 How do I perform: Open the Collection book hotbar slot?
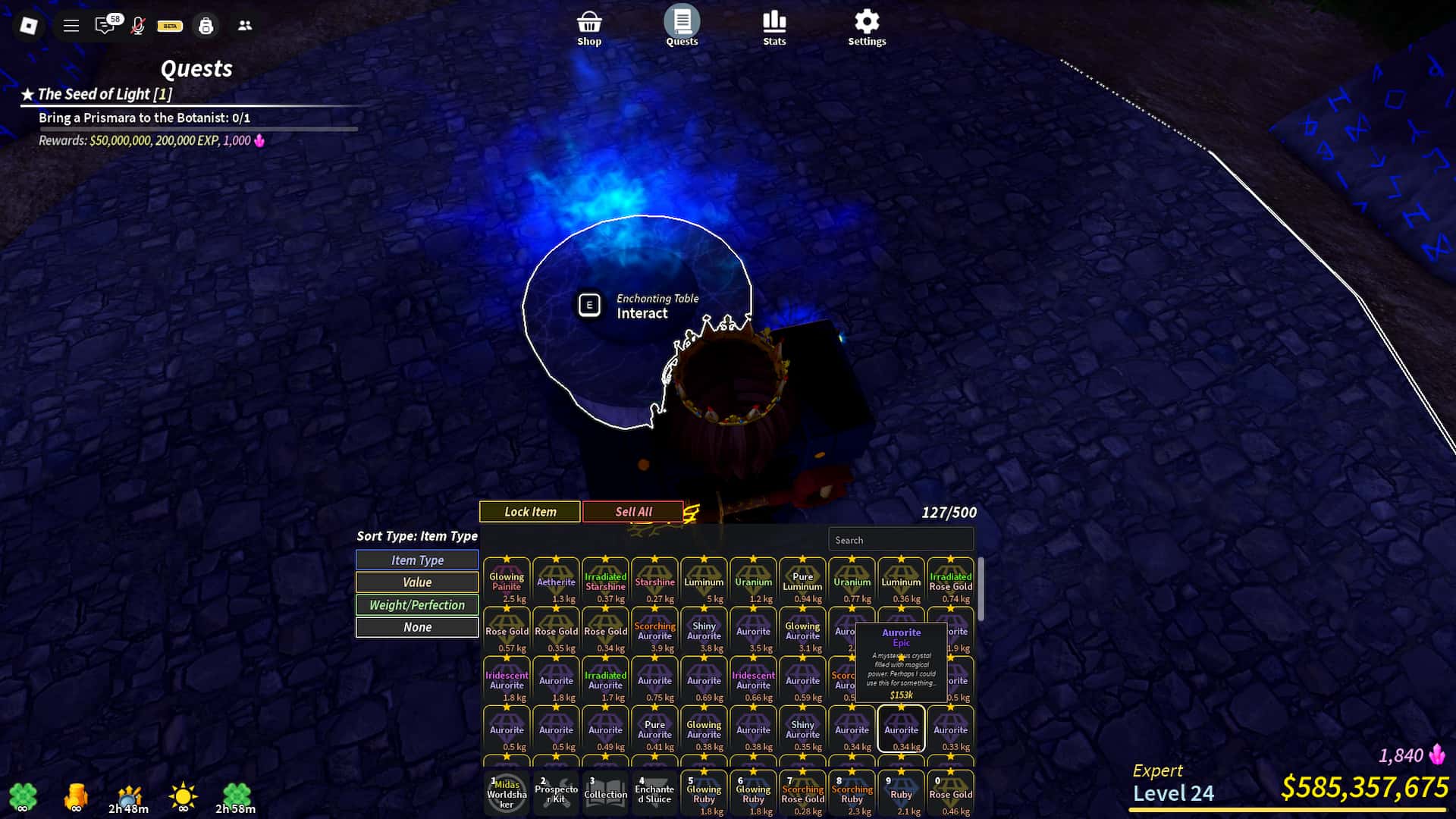(x=605, y=793)
